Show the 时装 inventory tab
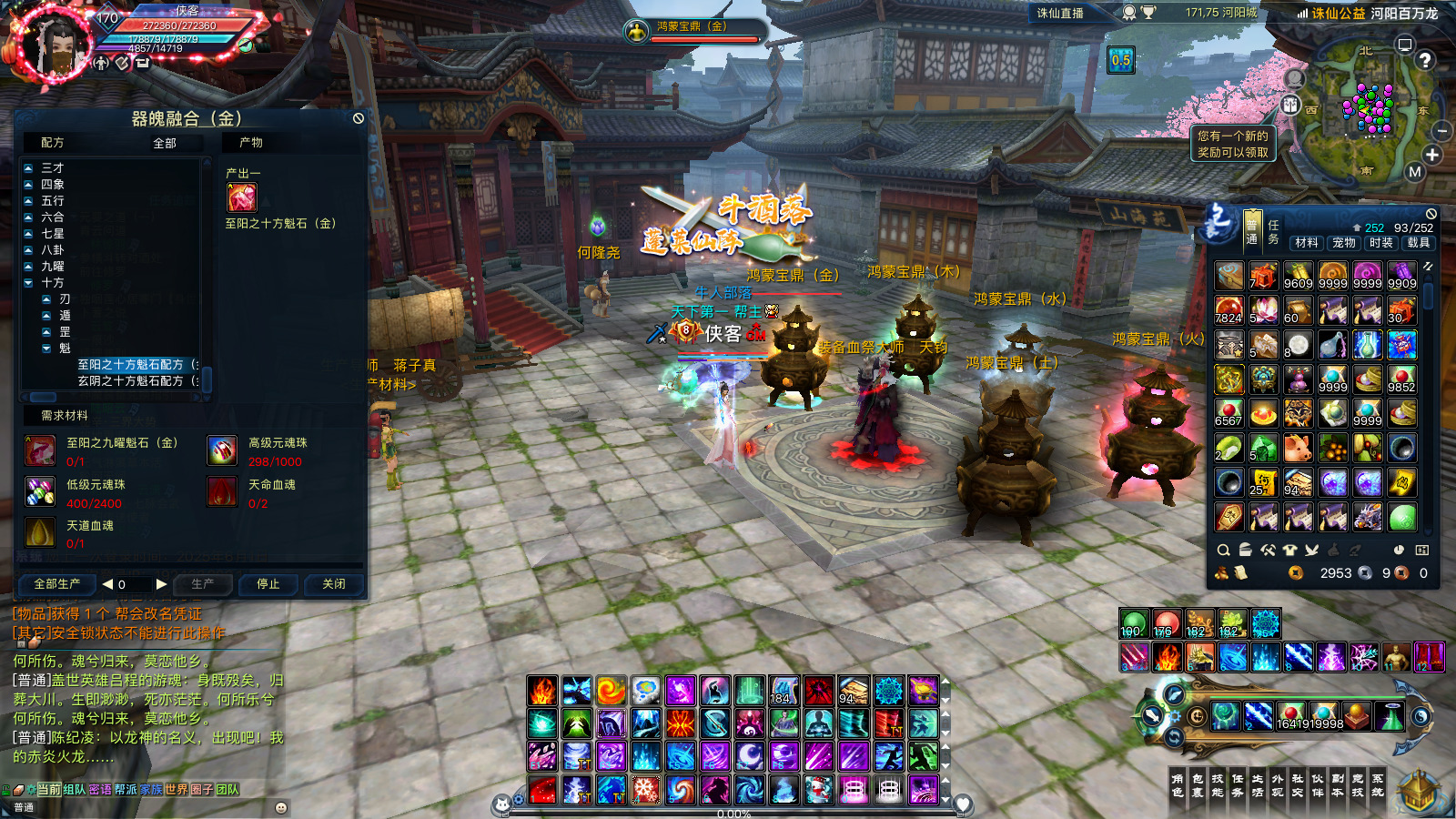The width and height of the screenshot is (1456, 819). 1381,243
